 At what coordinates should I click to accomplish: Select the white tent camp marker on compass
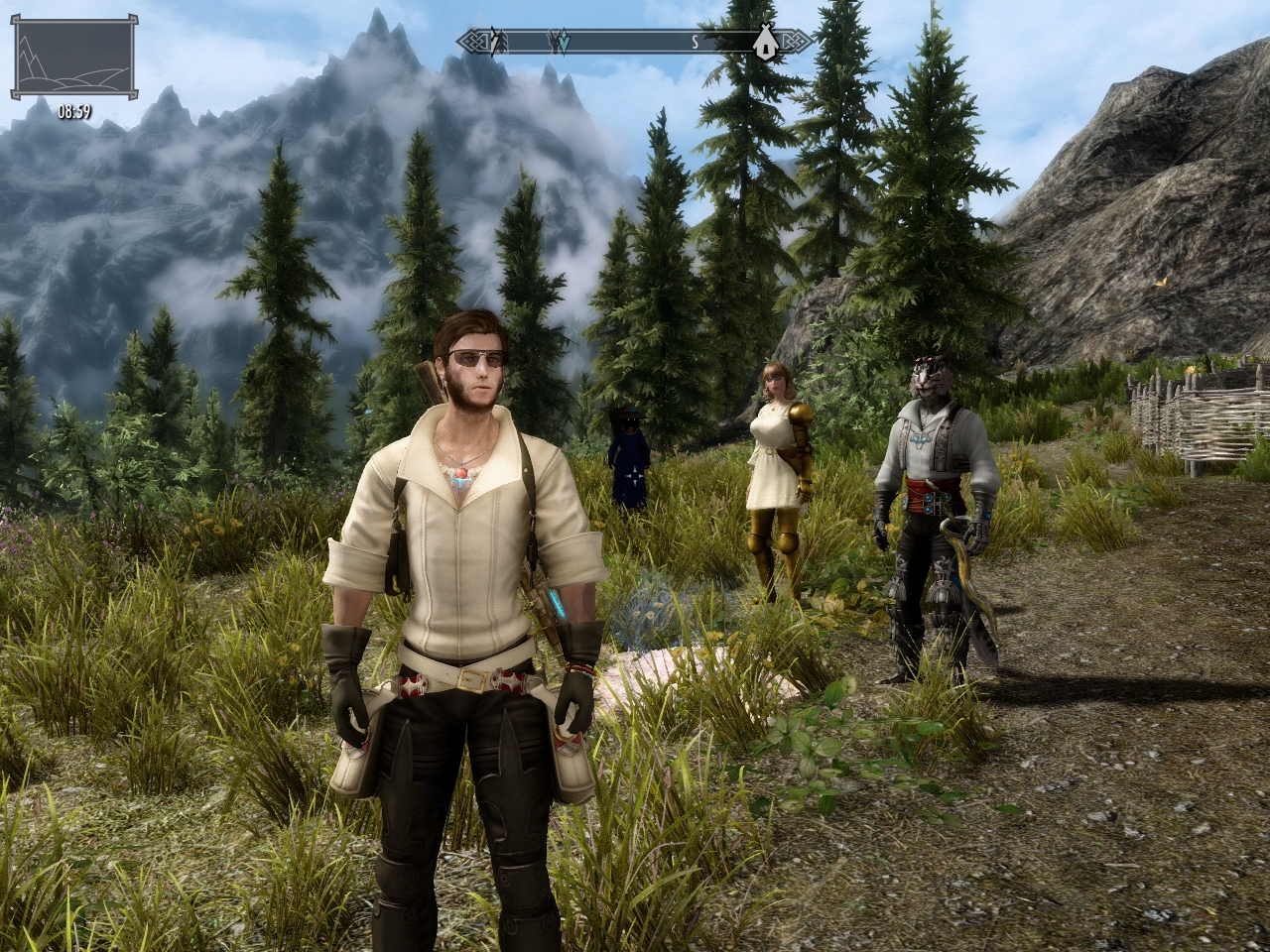(764, 42)
